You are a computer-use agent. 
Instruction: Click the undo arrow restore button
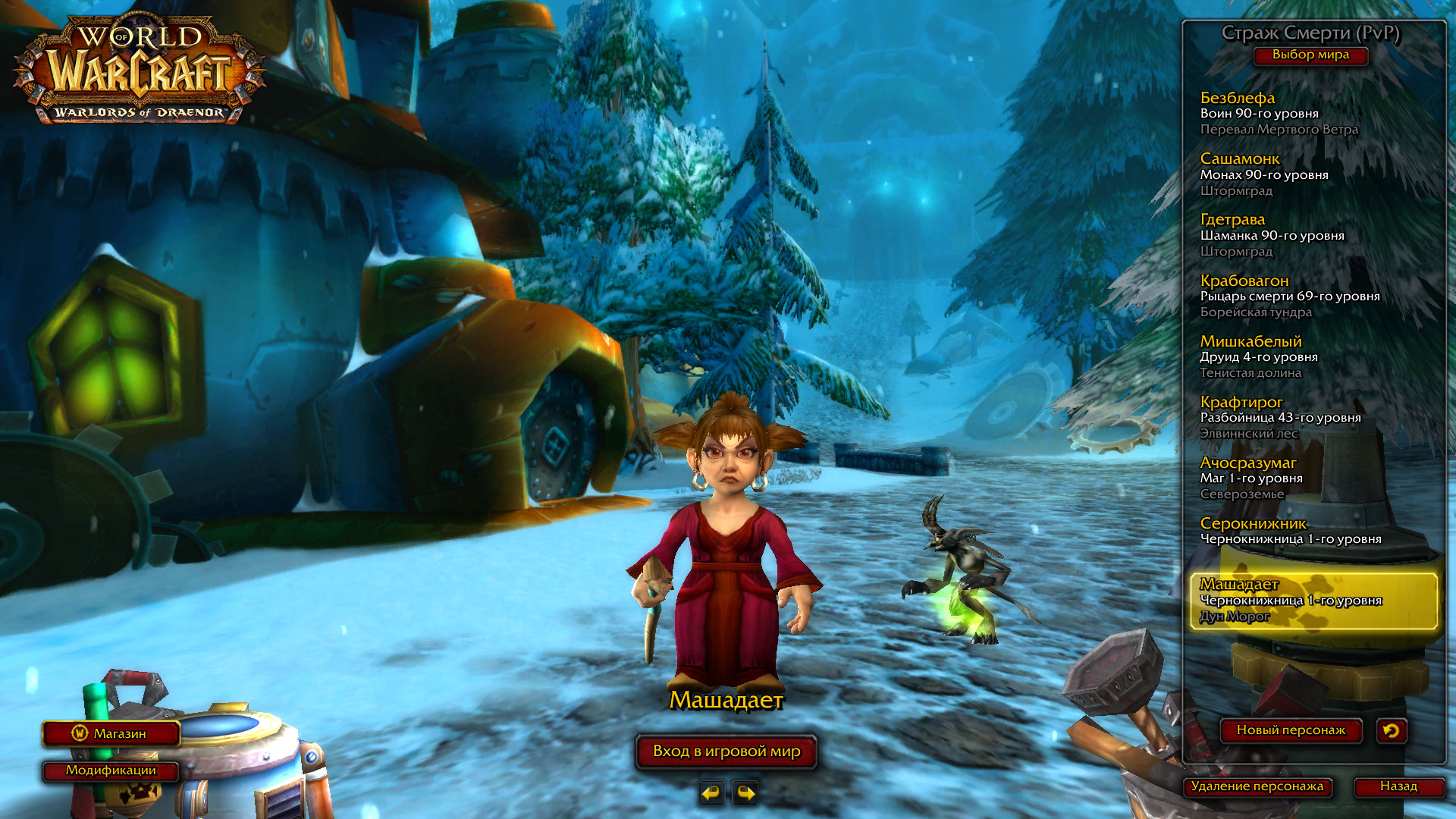click(1392, 730)
